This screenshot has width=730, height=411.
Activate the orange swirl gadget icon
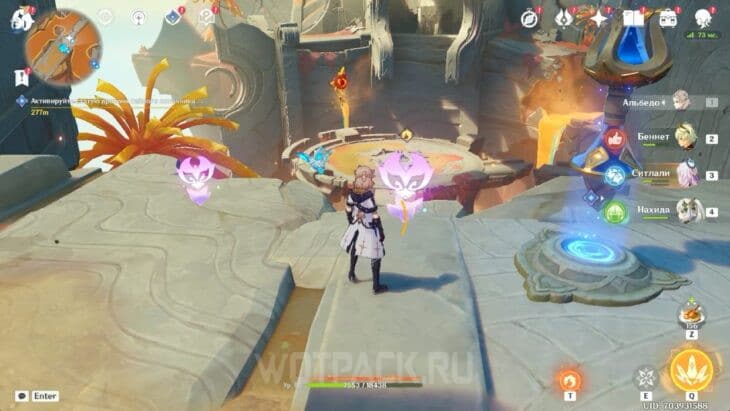(x=570, y=380)
